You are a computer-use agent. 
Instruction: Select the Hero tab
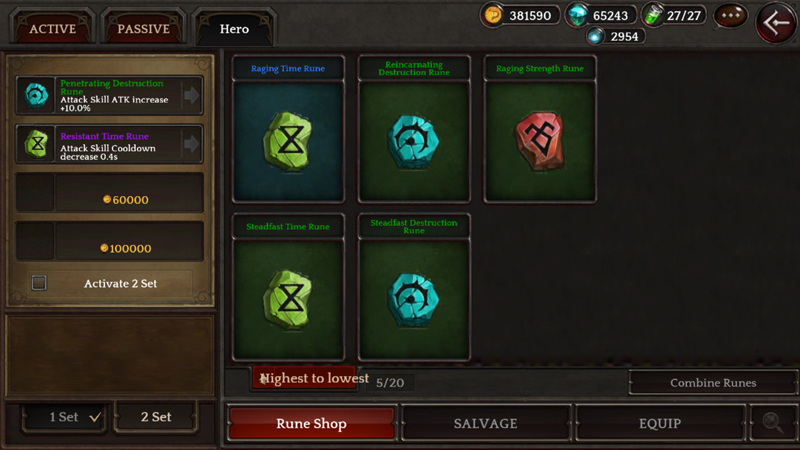click(x=234, y=28)
